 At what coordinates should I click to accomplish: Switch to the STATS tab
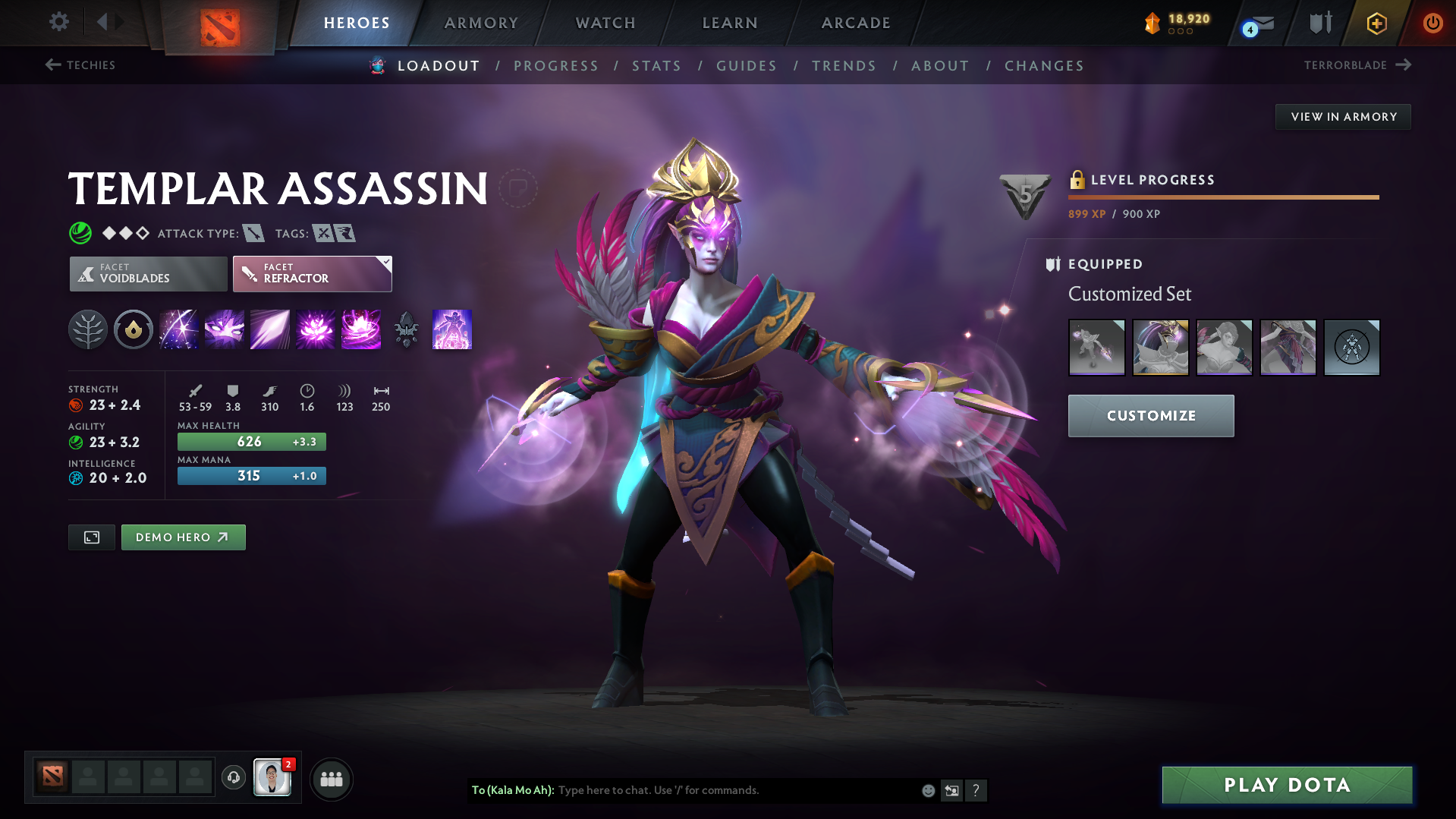click(x=656, y=65)
